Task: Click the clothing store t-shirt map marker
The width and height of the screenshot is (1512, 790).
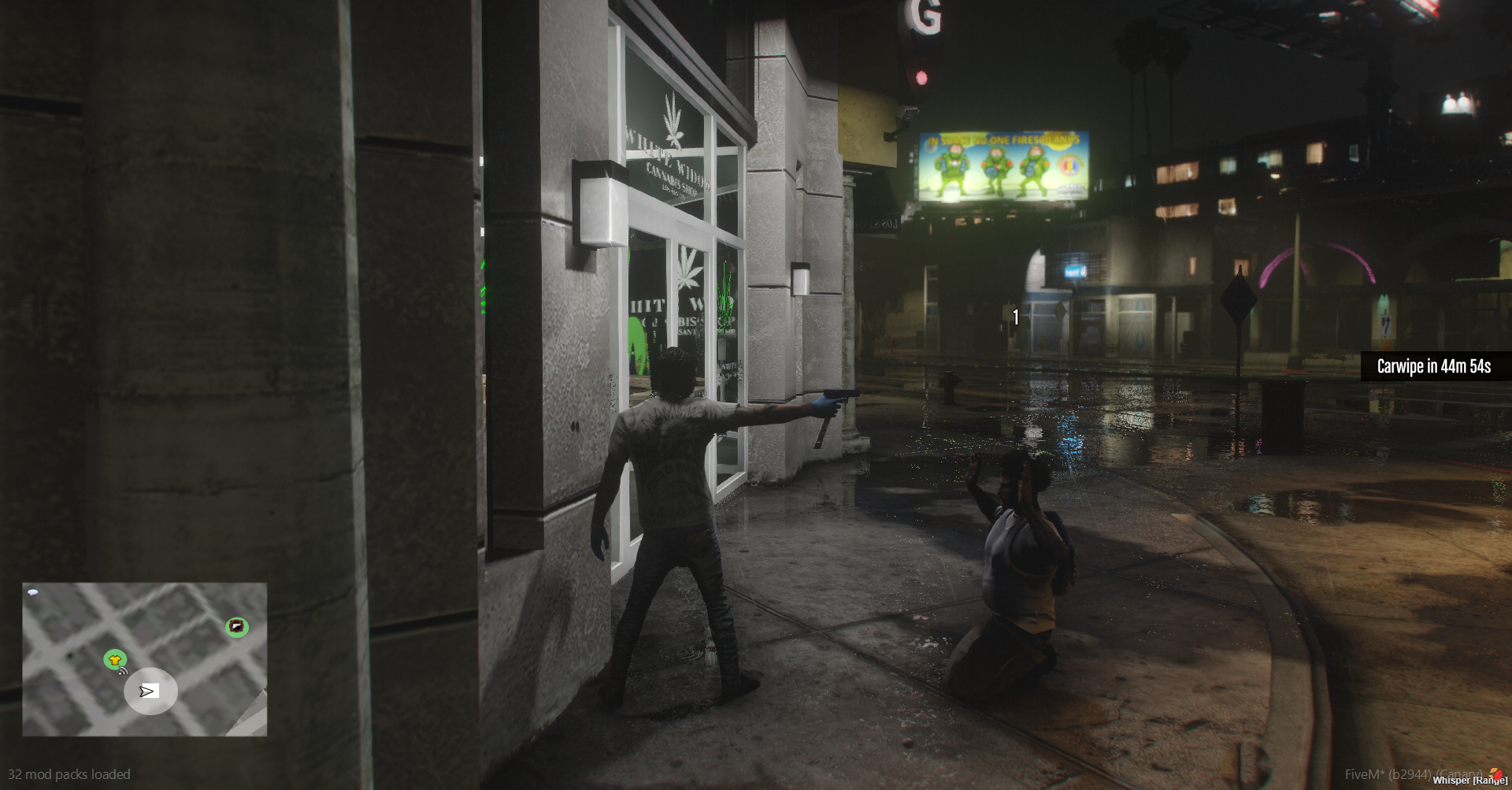Action: 115,659
